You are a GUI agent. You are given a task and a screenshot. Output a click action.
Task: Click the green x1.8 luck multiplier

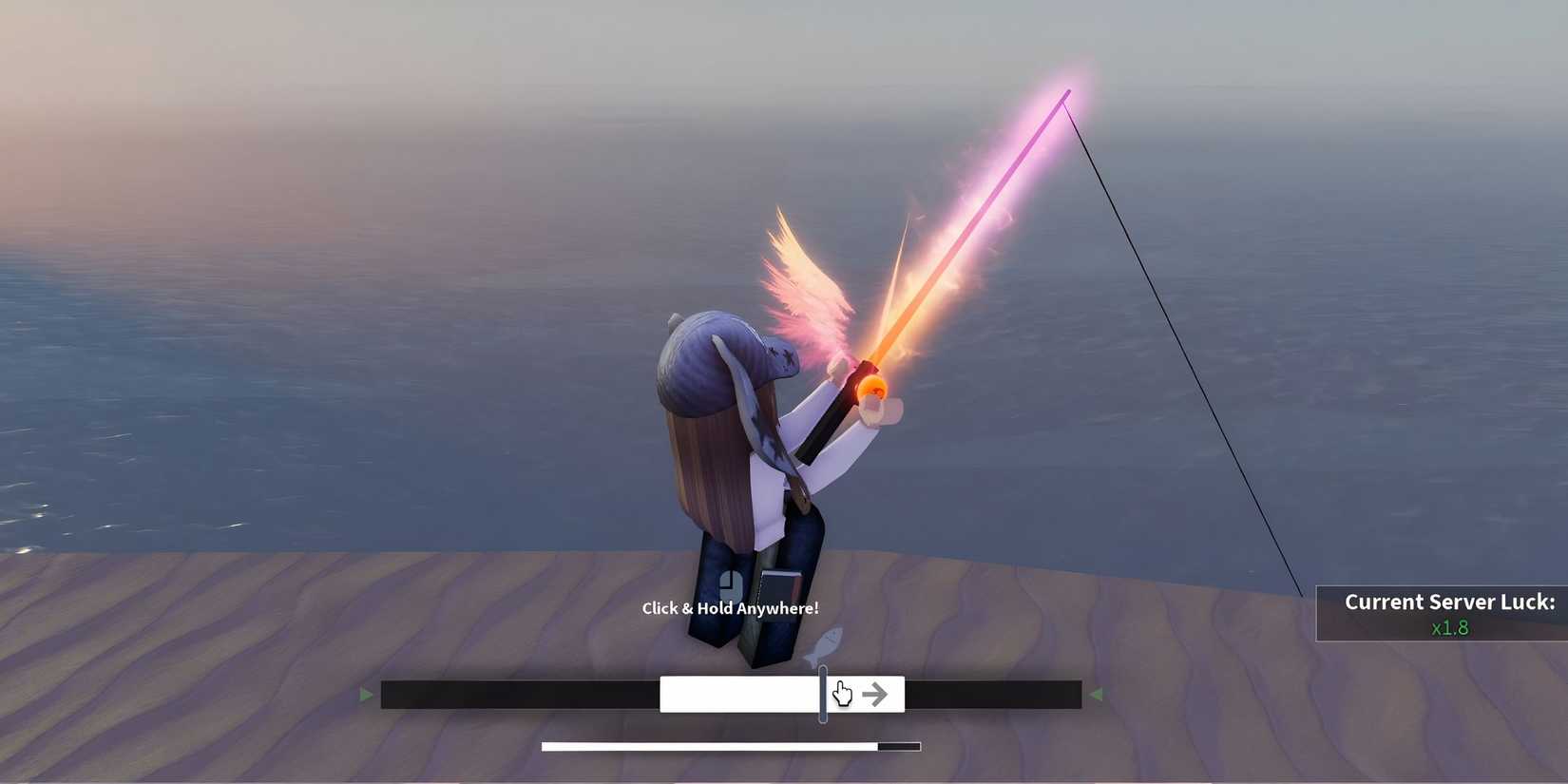pyautogui.click(x=1449, y=627)
